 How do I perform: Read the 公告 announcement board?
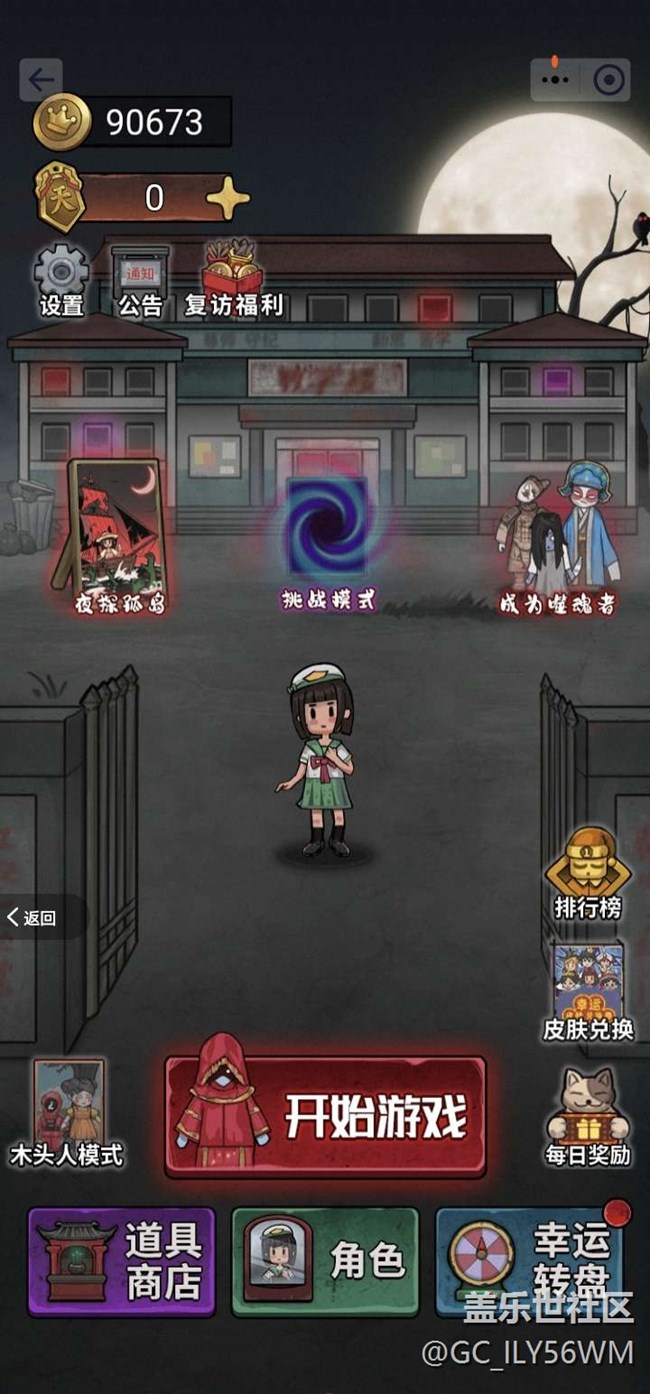click(x=140, y=278)
